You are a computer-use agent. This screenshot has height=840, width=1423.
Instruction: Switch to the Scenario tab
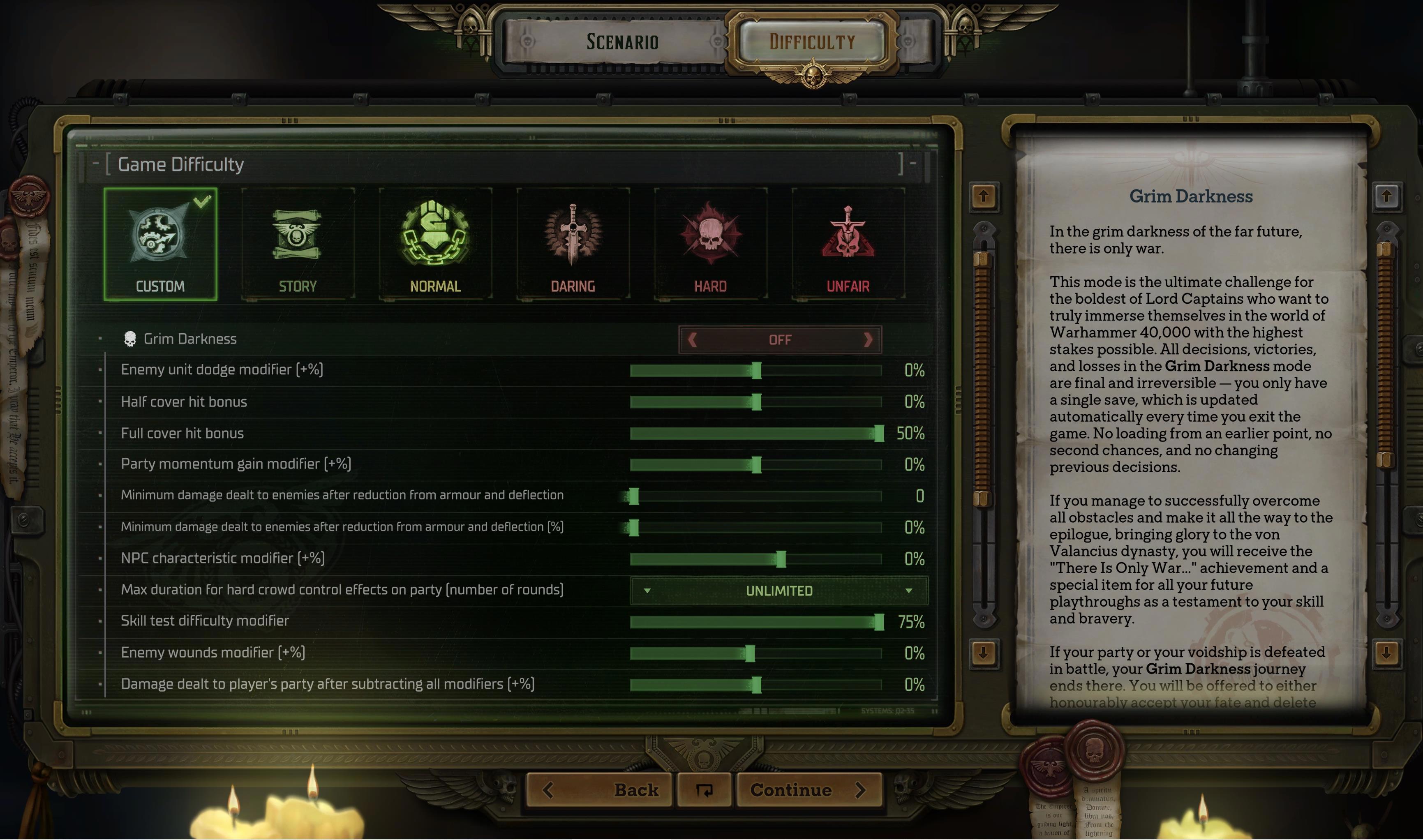[621, 42]
